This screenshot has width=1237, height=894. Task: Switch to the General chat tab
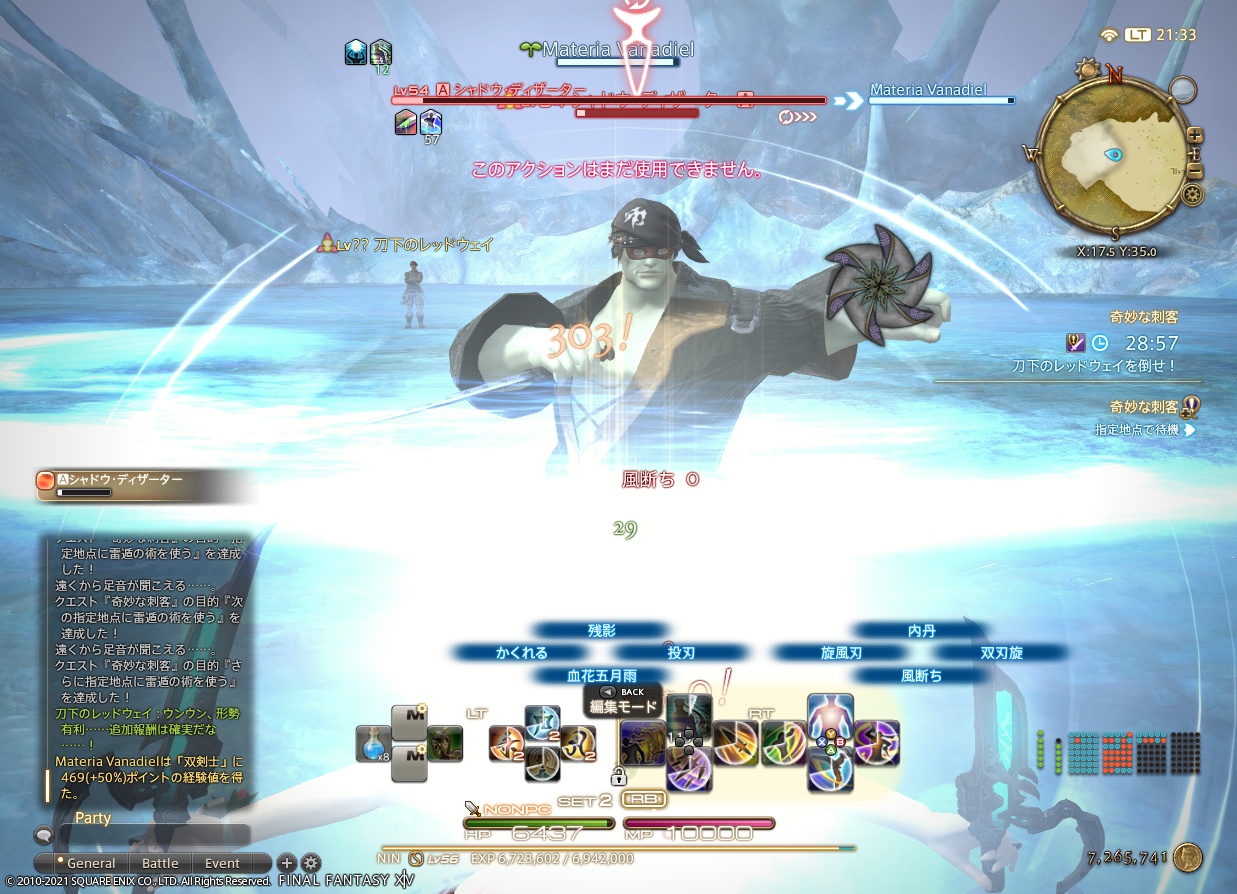click(x=87, y=863)
